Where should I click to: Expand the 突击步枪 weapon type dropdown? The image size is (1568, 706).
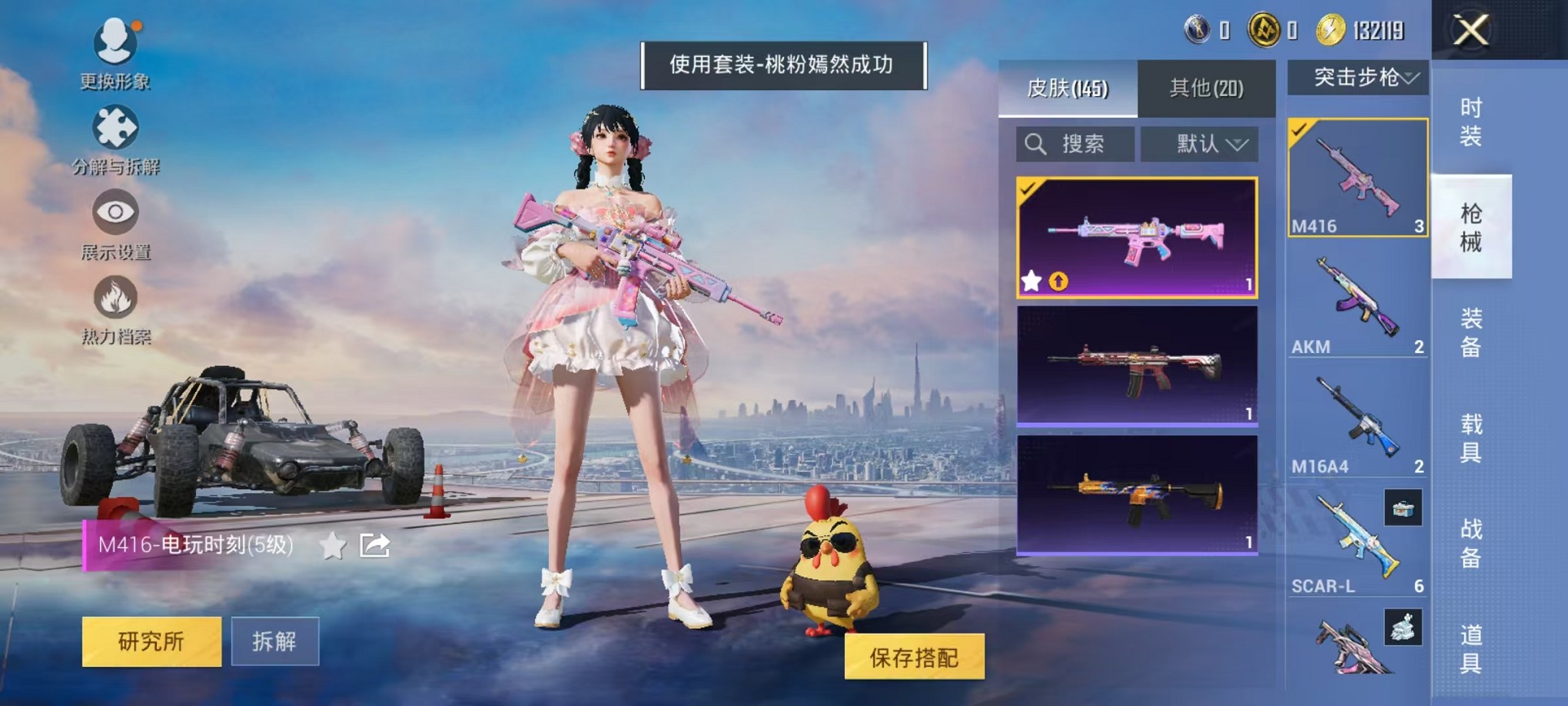point(1359,78)
